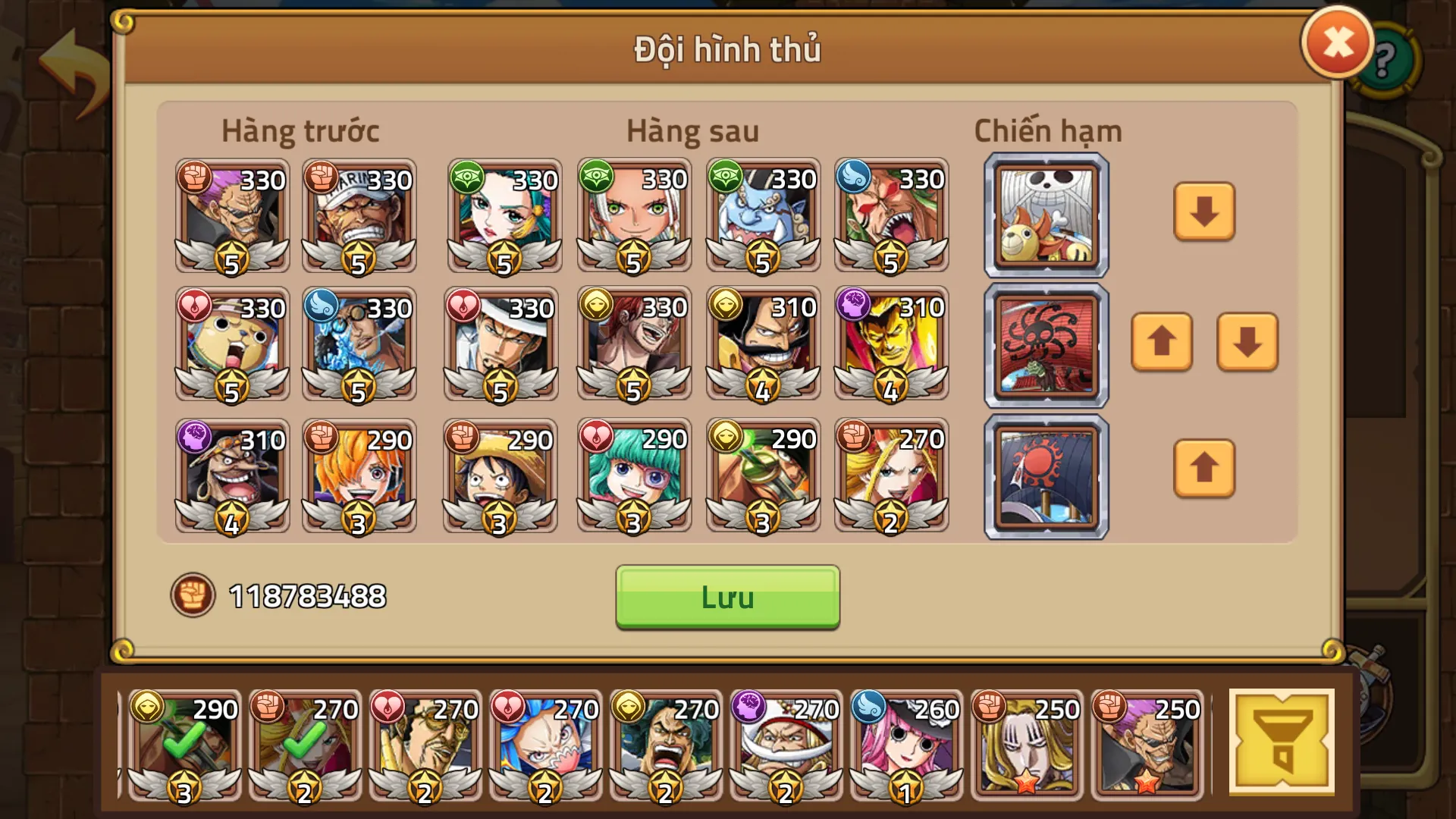Click the purple element icon on Blackbeard's card
Screen dimensions: 1456x819
[x=196, y=438]
